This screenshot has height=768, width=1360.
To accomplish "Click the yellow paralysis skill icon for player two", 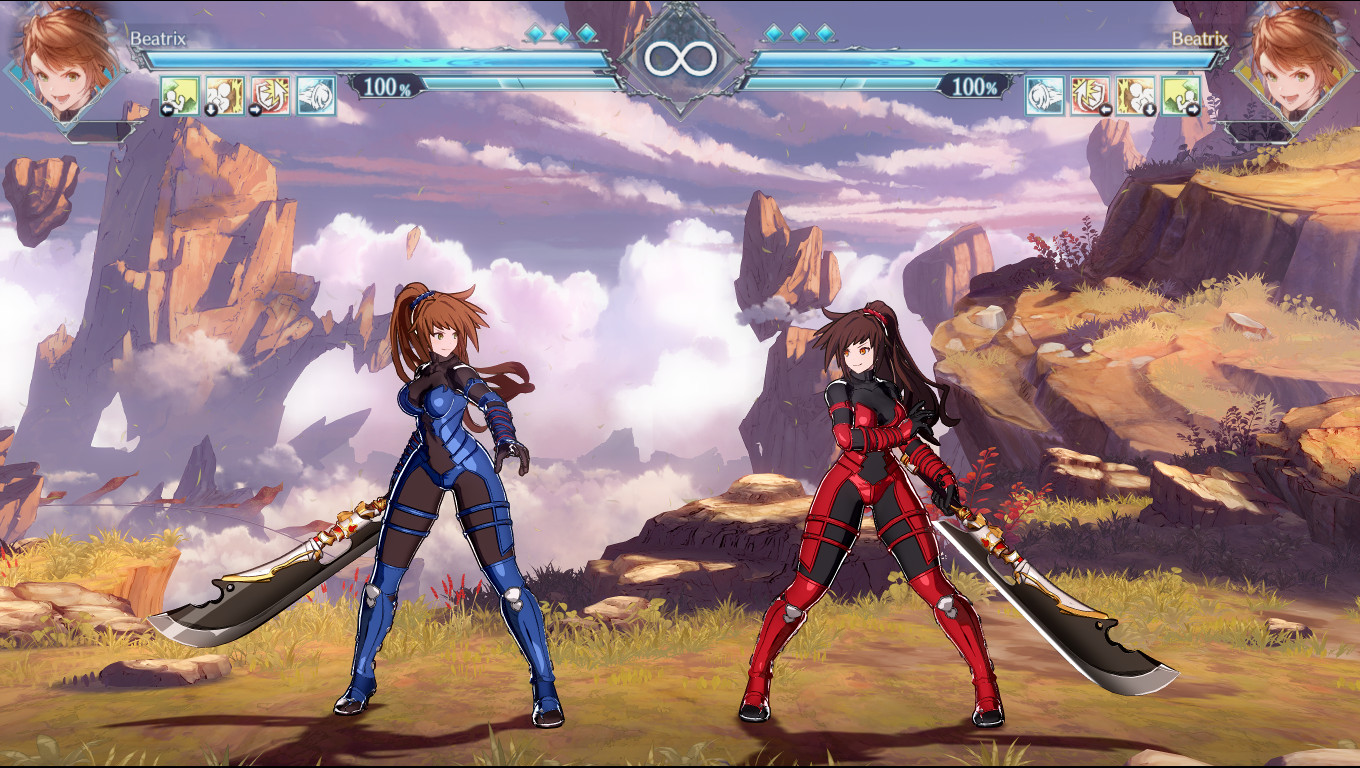I will [x=1137, y=96].
